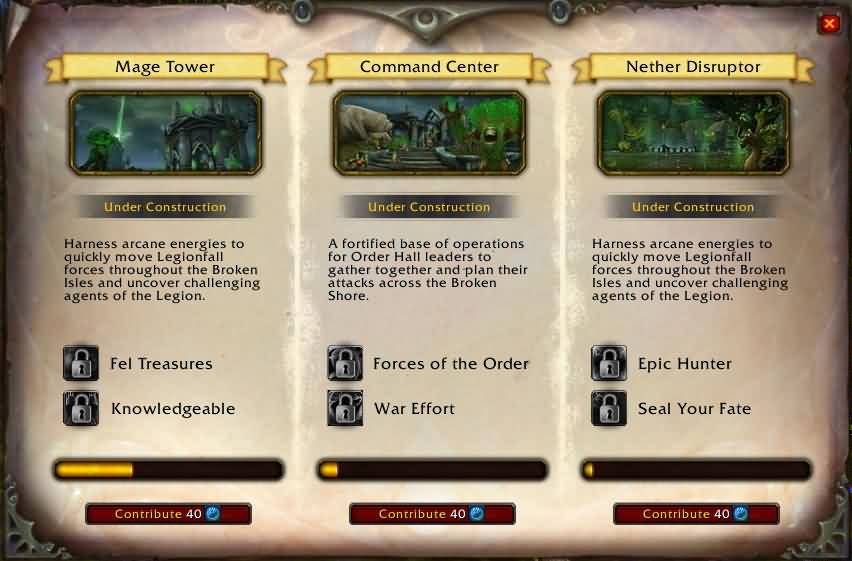Open the Command Center building picture
852x561 pixels.
(x=429, y=132)
